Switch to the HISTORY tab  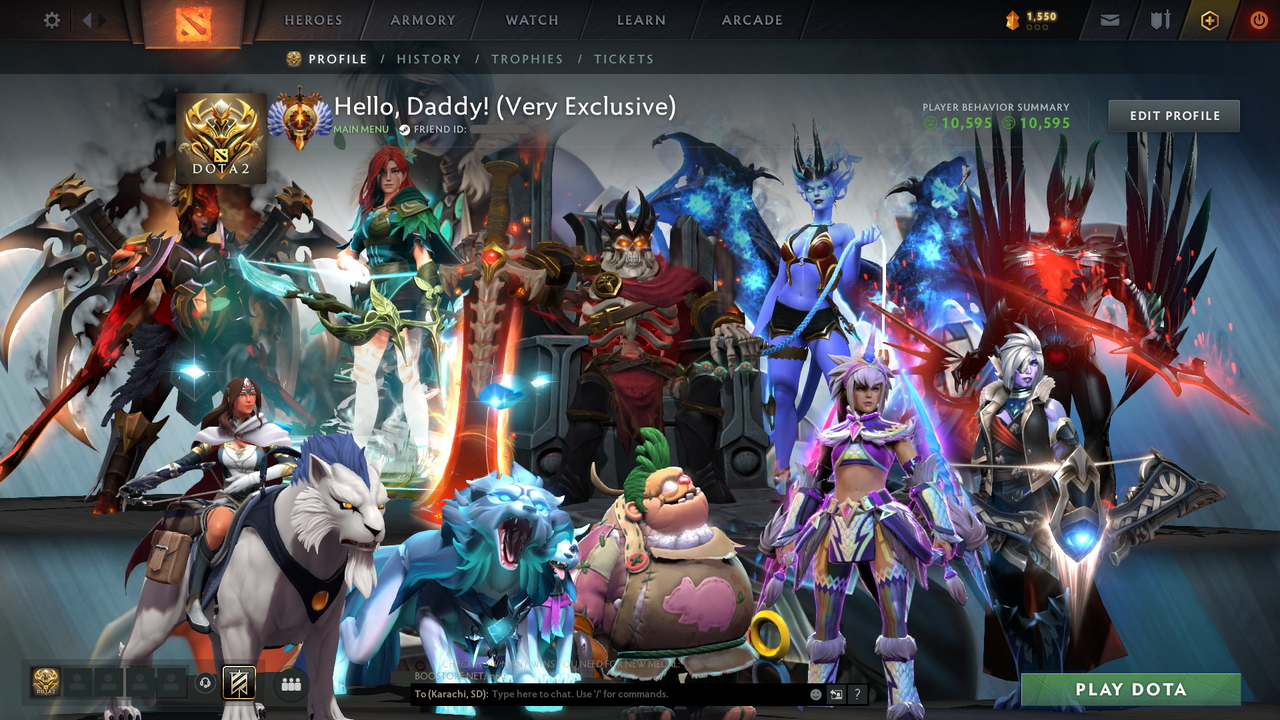429,59
